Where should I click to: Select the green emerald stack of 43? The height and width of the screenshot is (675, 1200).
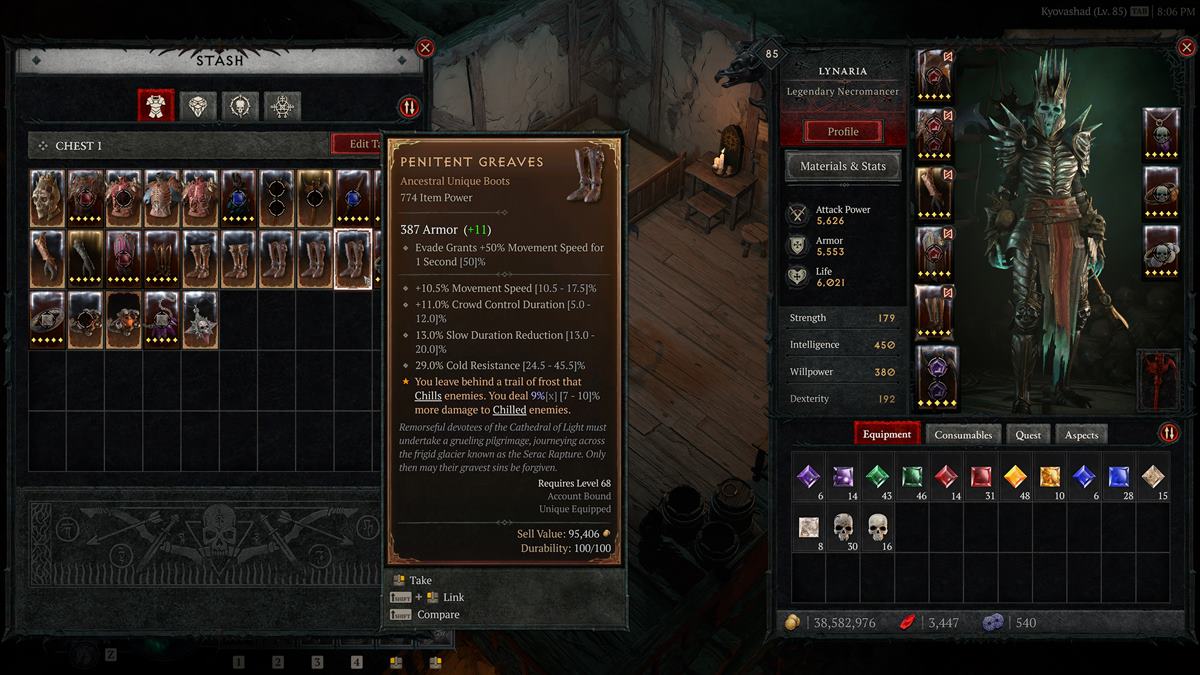877,478
